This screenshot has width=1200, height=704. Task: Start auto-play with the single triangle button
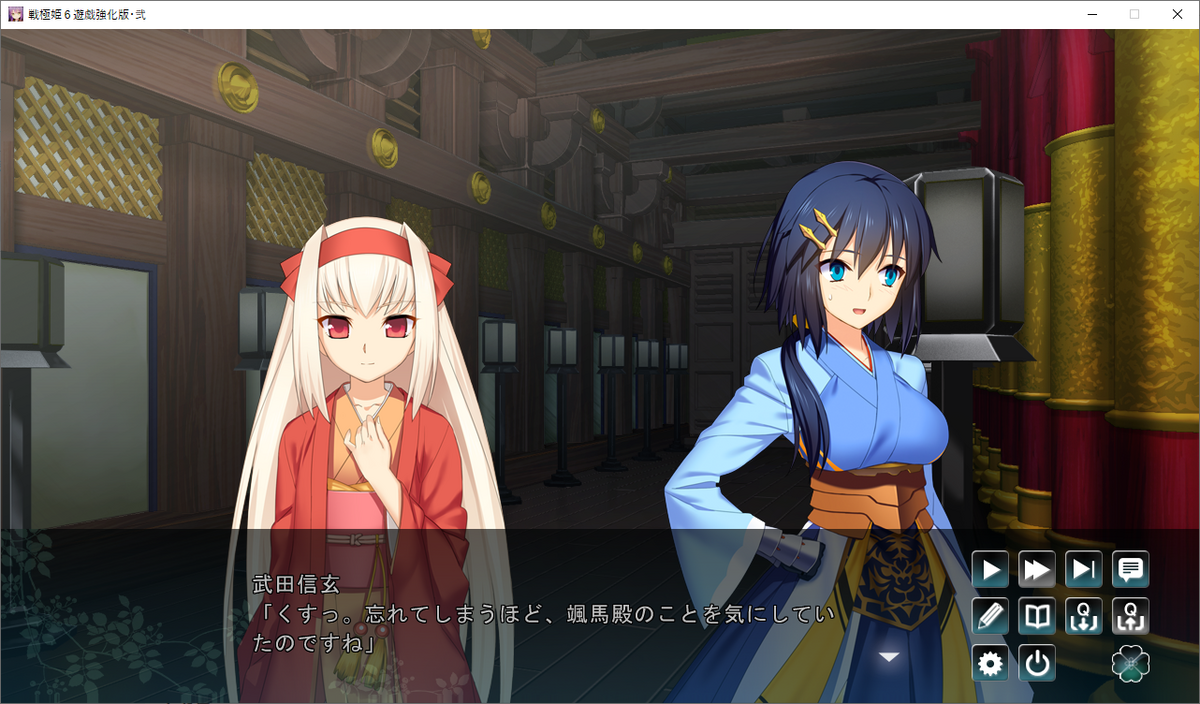990,570
